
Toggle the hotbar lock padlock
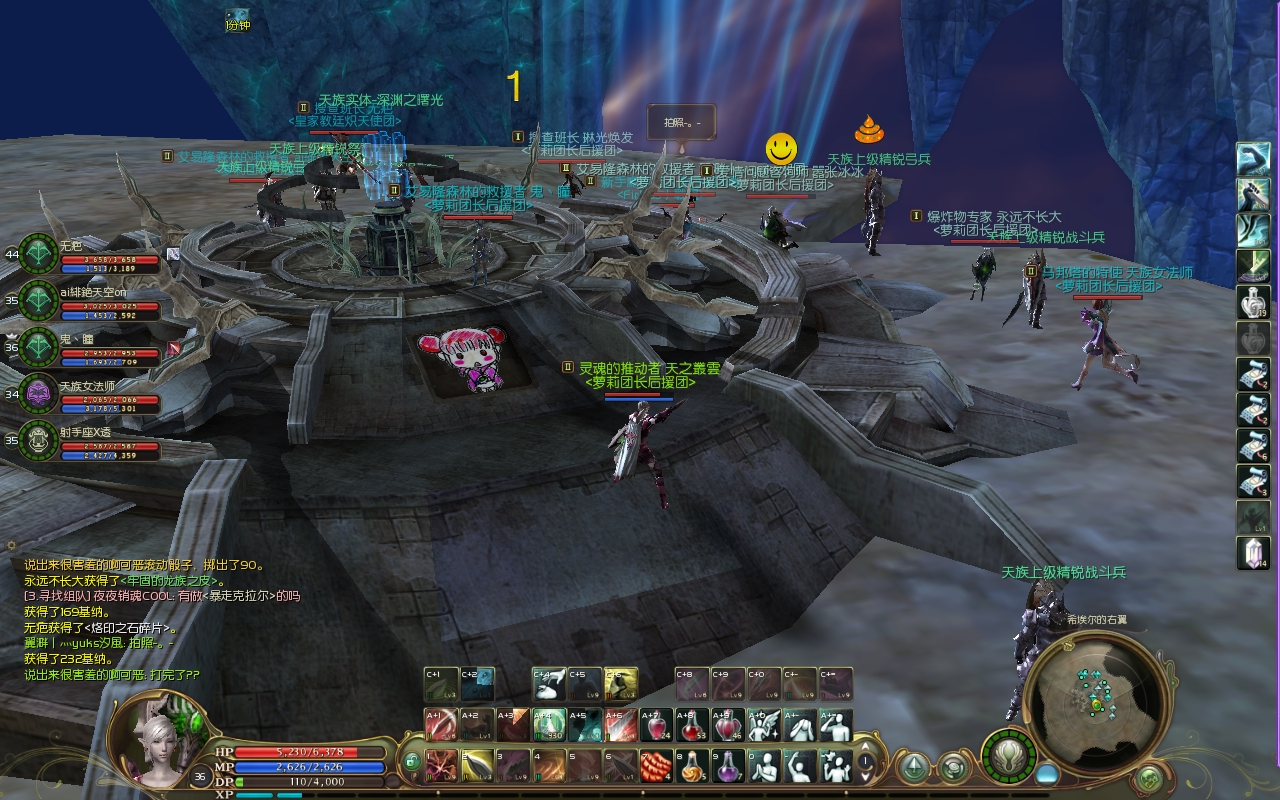click(x=412, y=761)
